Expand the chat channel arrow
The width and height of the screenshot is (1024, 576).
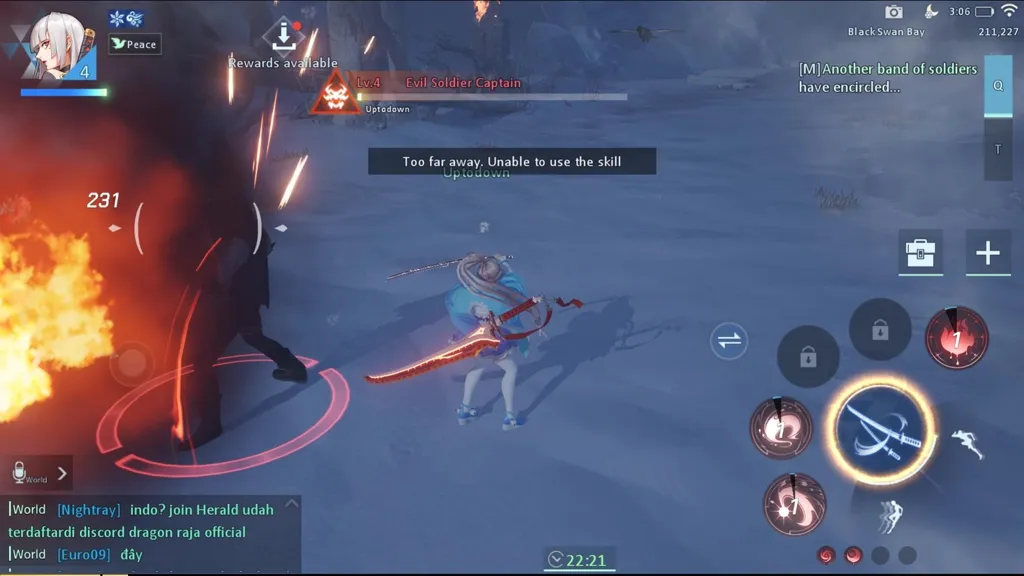point(62,473)
